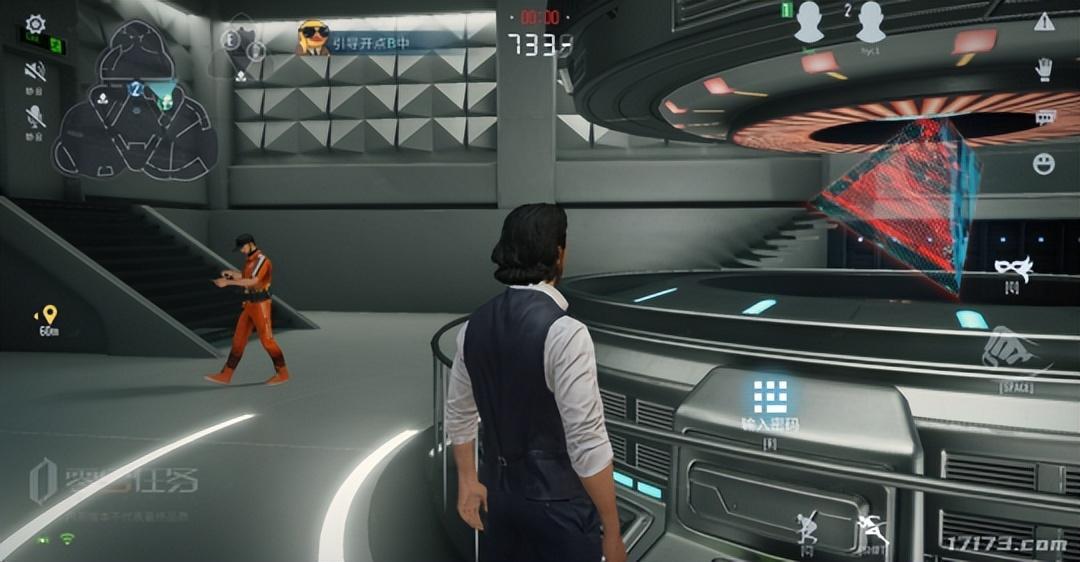Select the yellow location waypoint marker
1080x562 pixels.
pos(49,313)
